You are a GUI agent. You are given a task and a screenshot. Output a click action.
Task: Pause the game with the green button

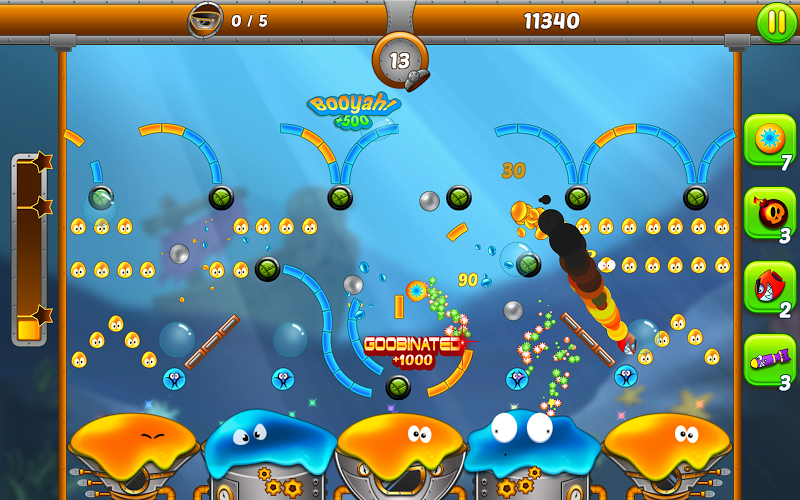pos(776,22)
